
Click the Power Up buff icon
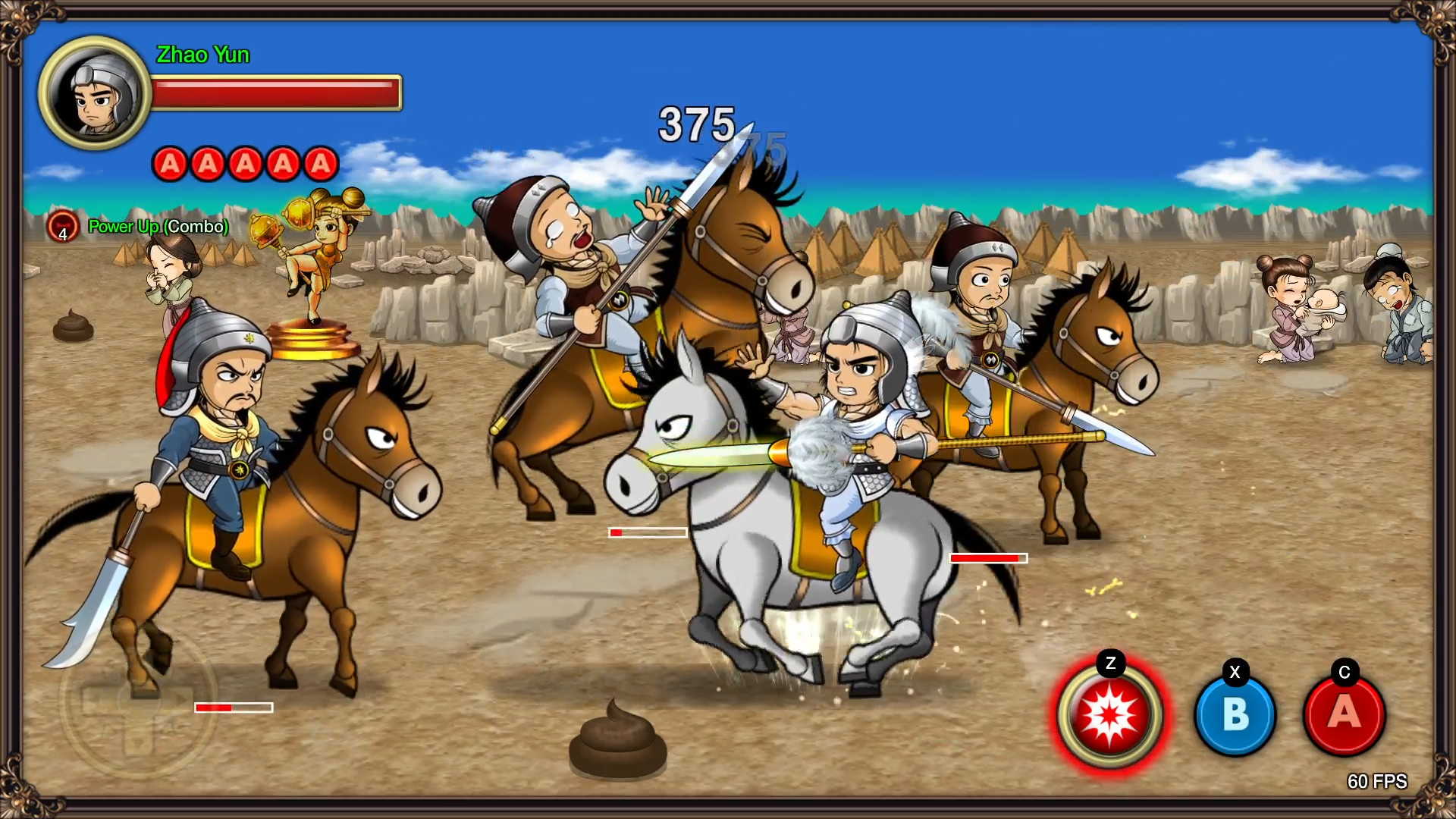[x=63, y=225]
